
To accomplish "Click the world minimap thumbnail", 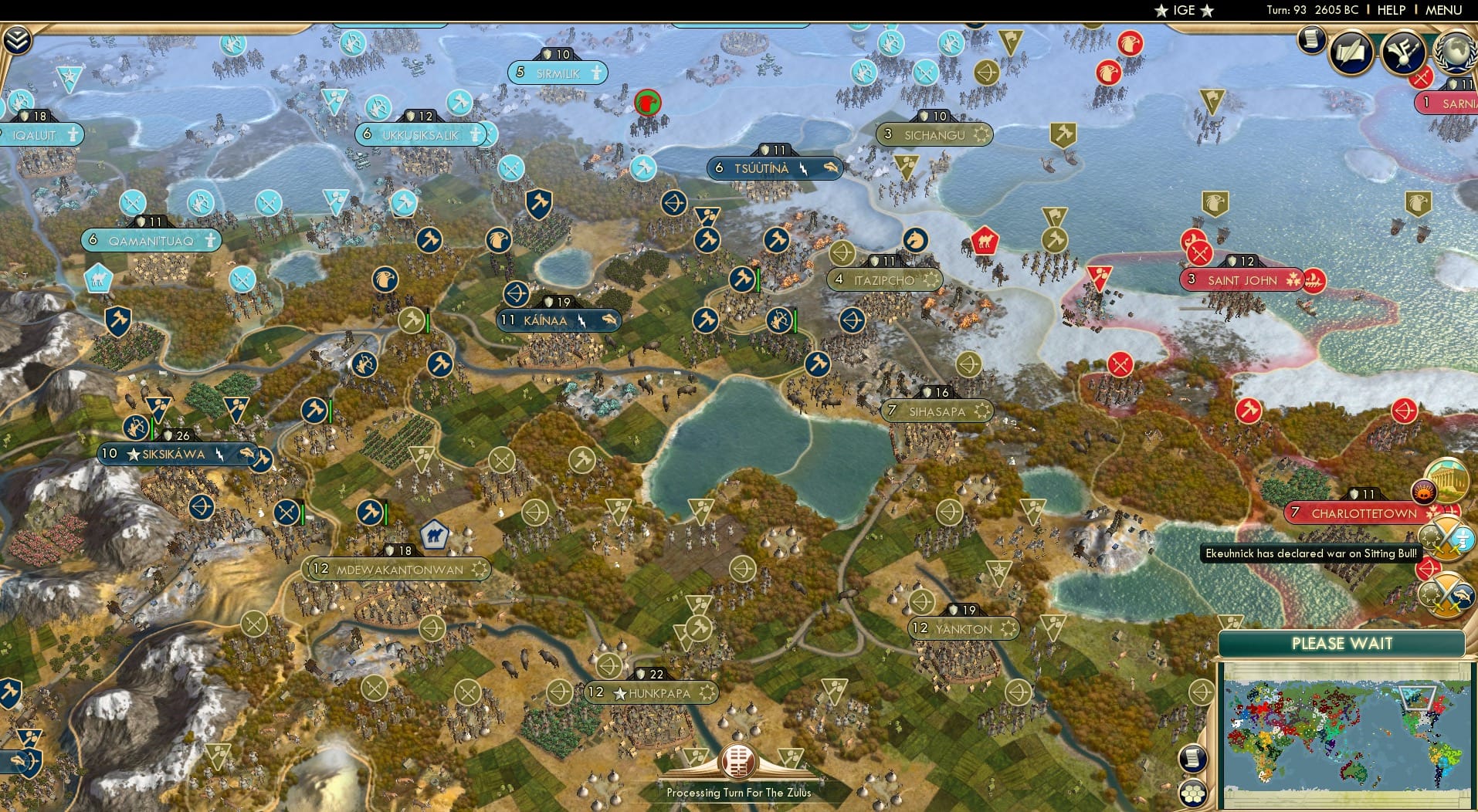I will (1343, 737).
